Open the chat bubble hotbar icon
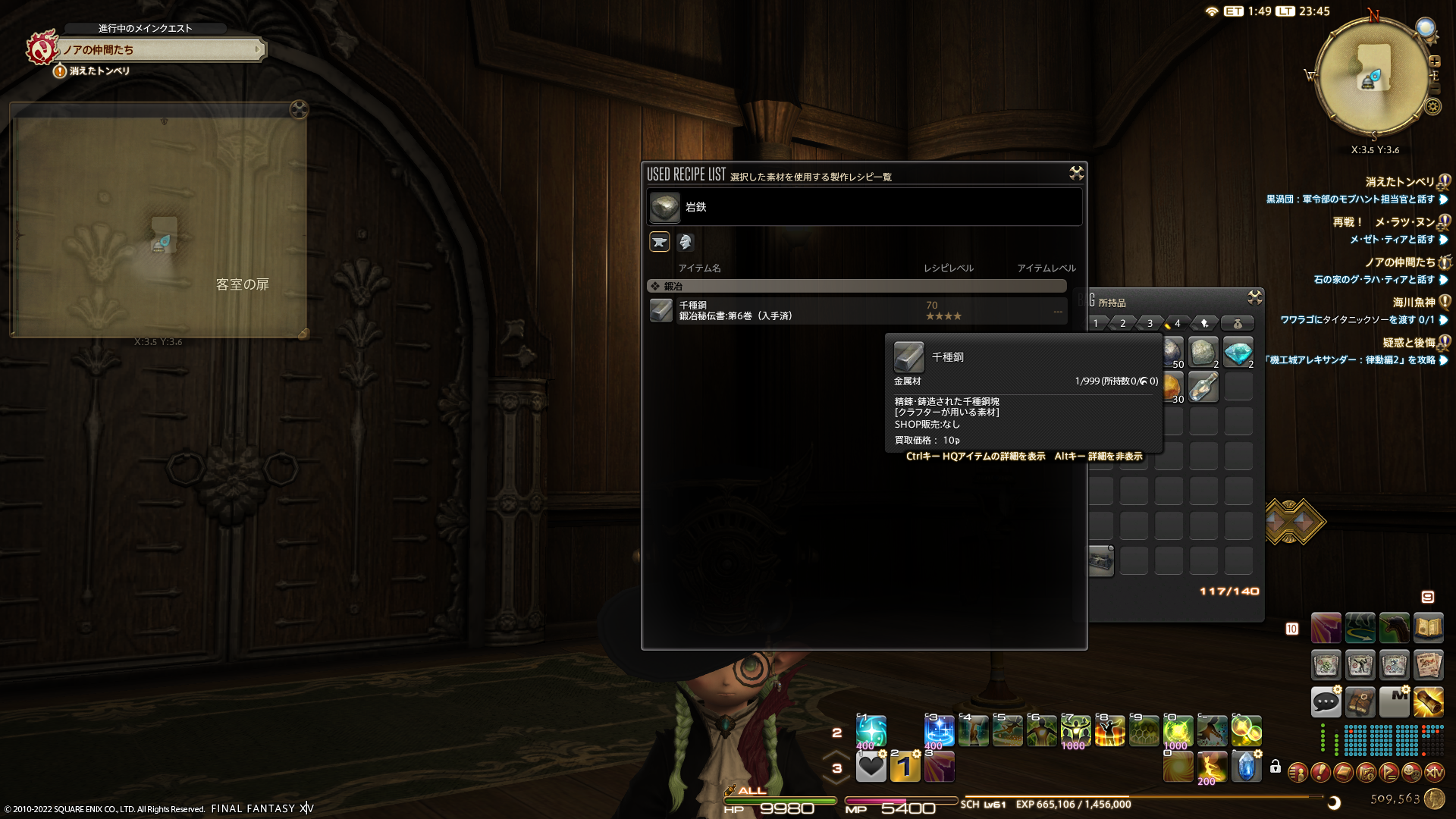Viewport: 1456px width, 819px height. tap(1326, 701)
